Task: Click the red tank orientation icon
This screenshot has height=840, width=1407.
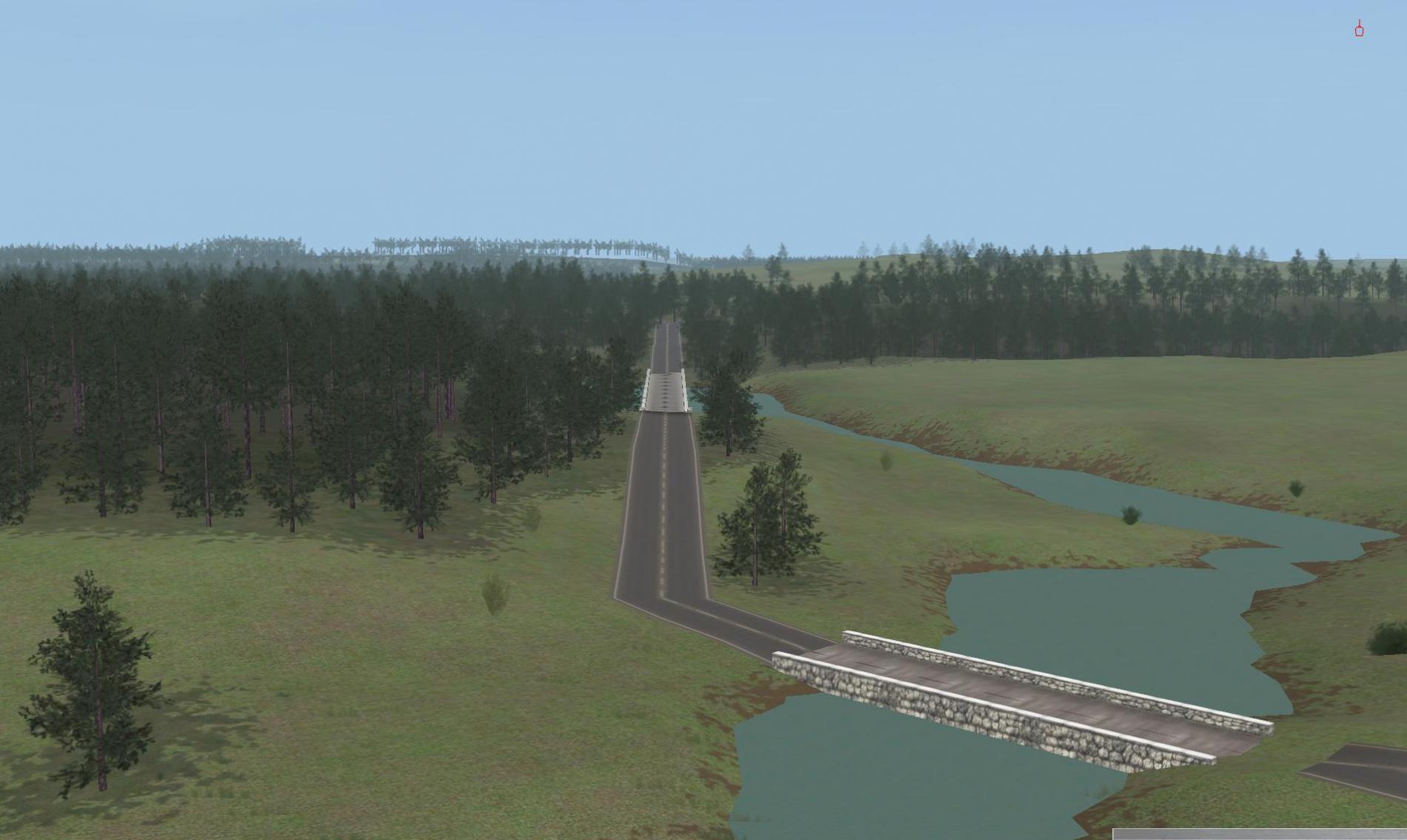Action: click(x=1359, y=30)
